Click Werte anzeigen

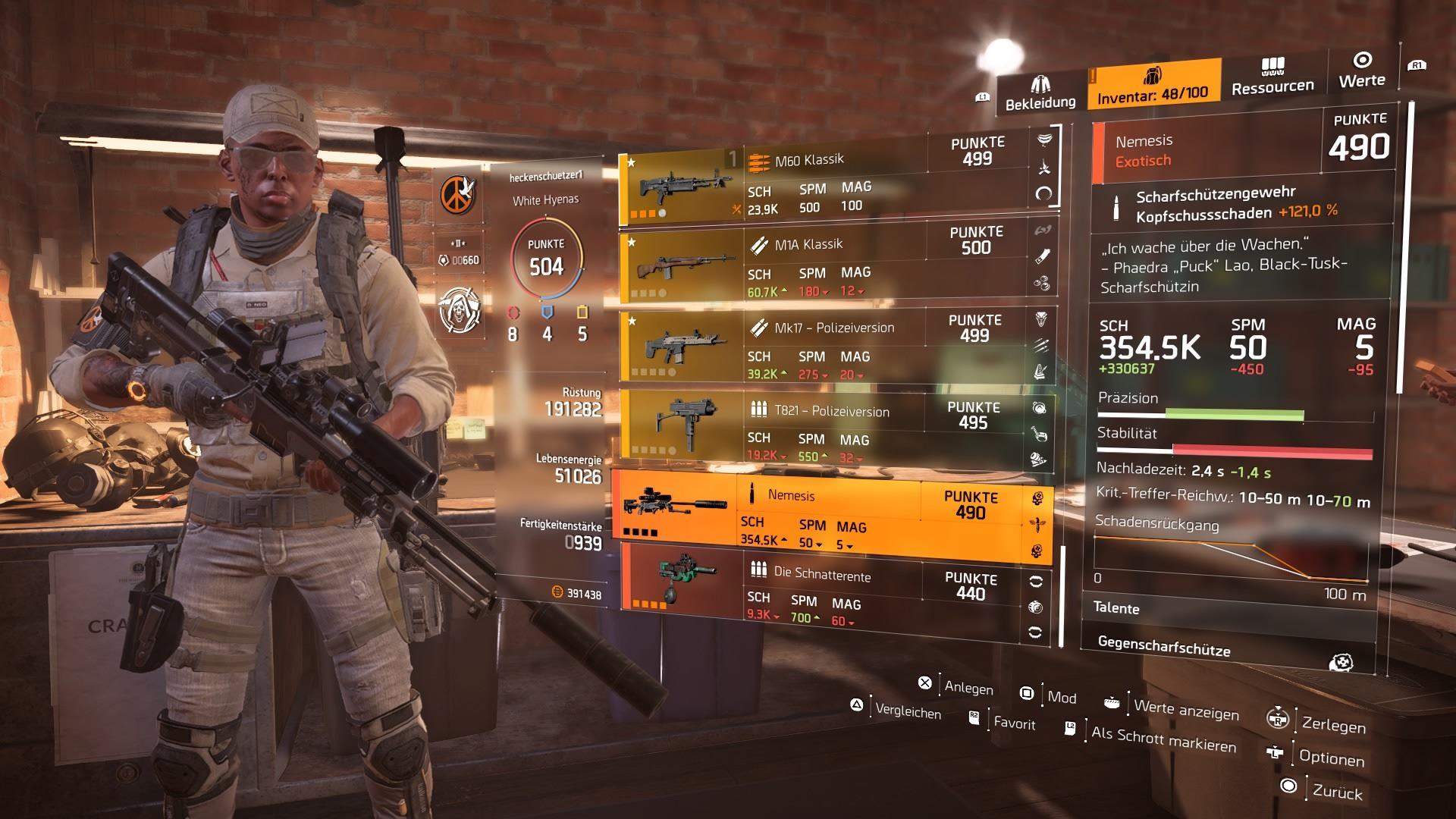click(1186, 709)
